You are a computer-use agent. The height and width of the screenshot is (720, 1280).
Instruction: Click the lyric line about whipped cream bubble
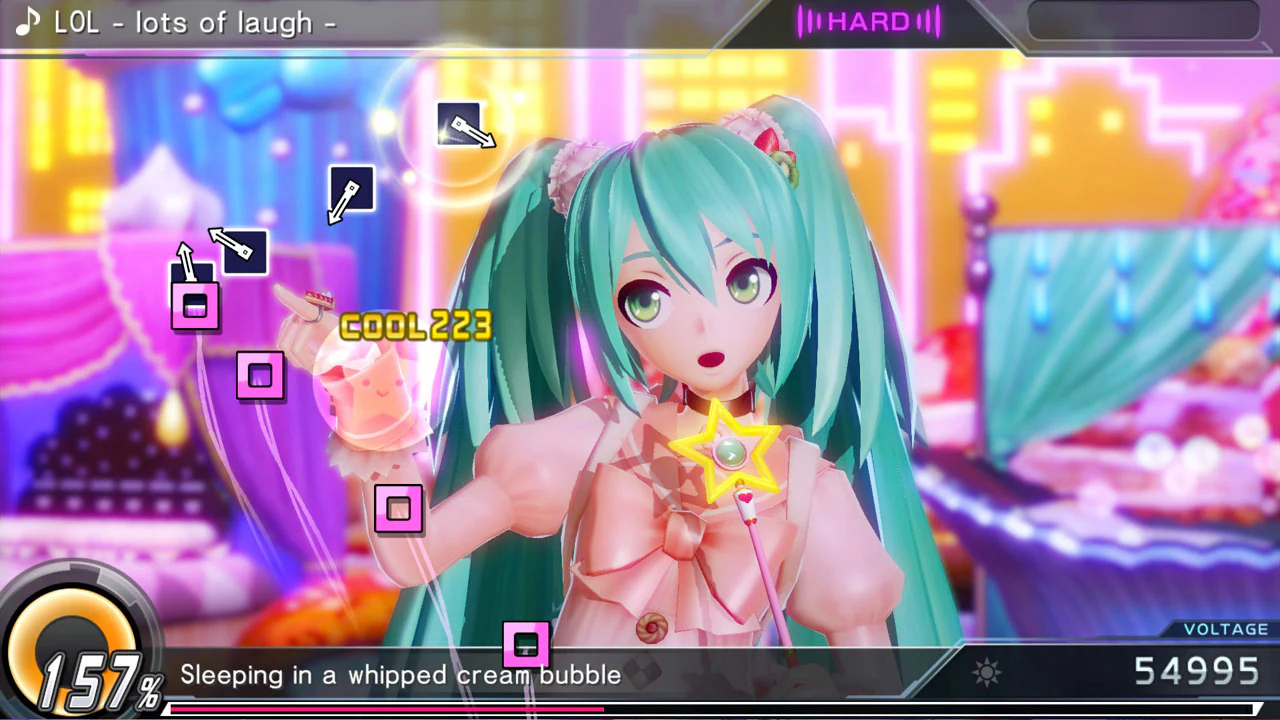[400, 675]
